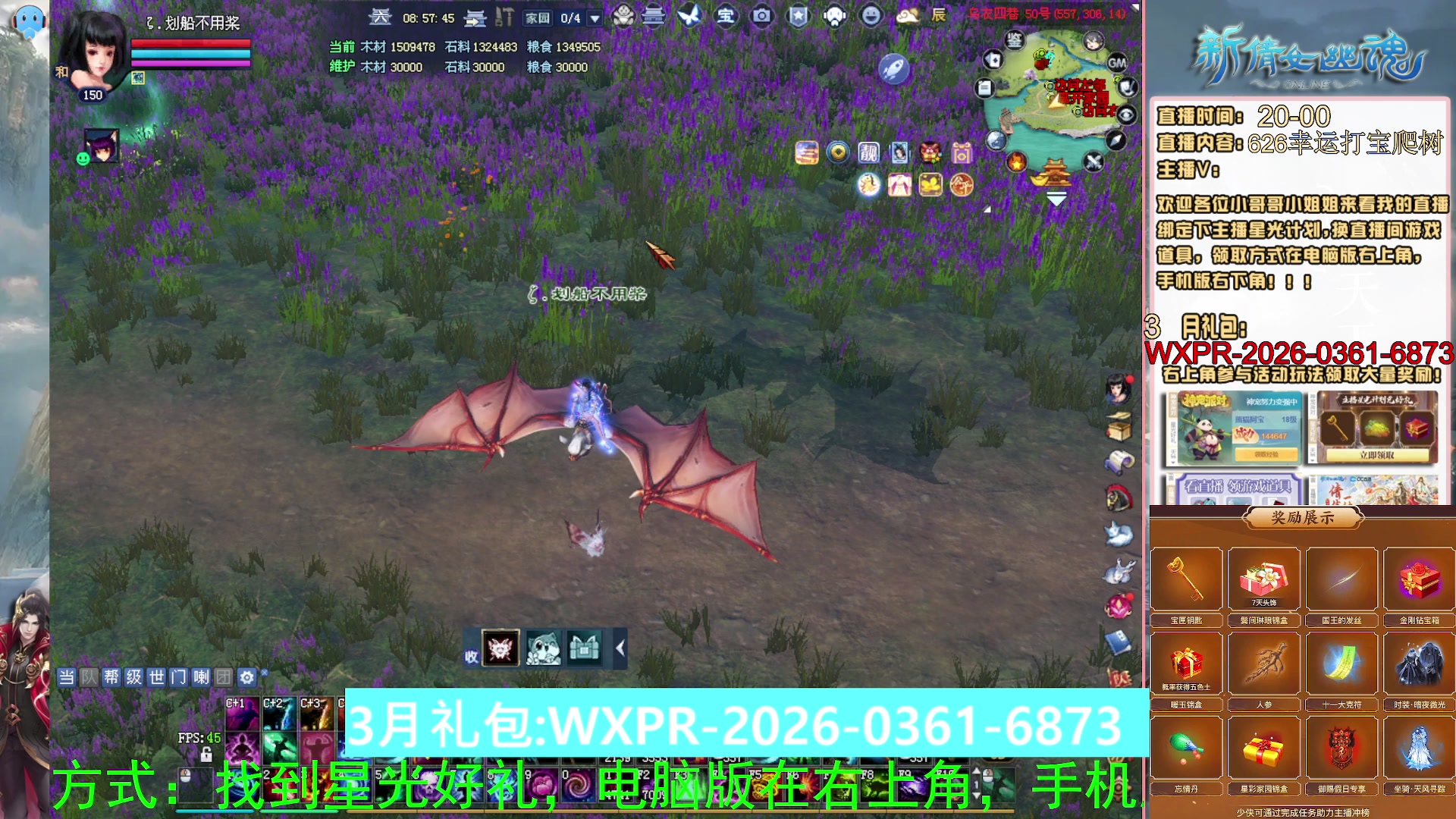The width and height of the screenshot is (1456, 819).
Task: Toggle the 团 chat channel
Action: tap(222, 677)
